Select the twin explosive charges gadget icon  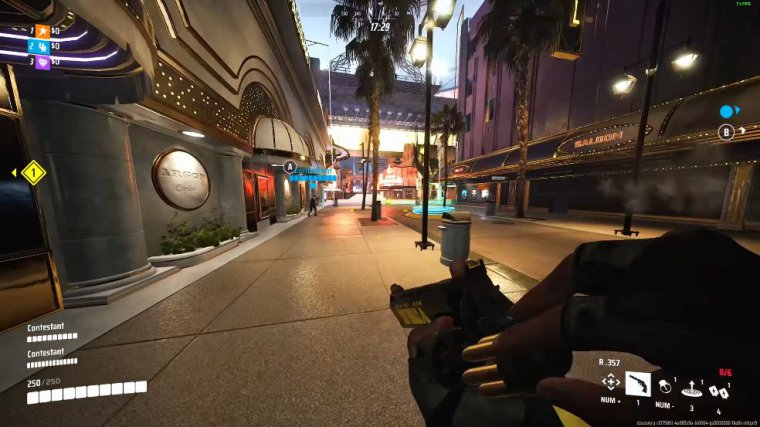718,389
